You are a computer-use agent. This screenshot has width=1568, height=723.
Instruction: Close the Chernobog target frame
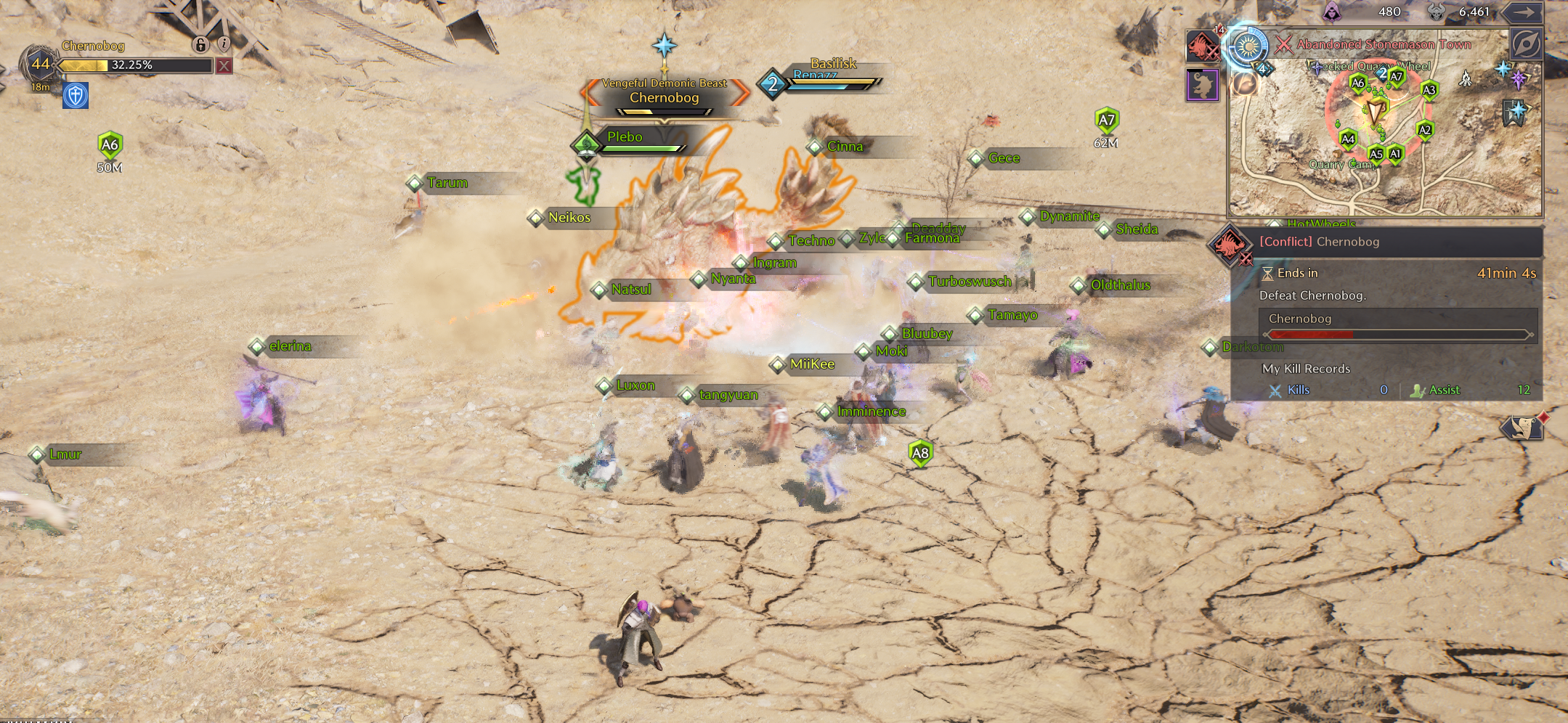pos(224,66)
